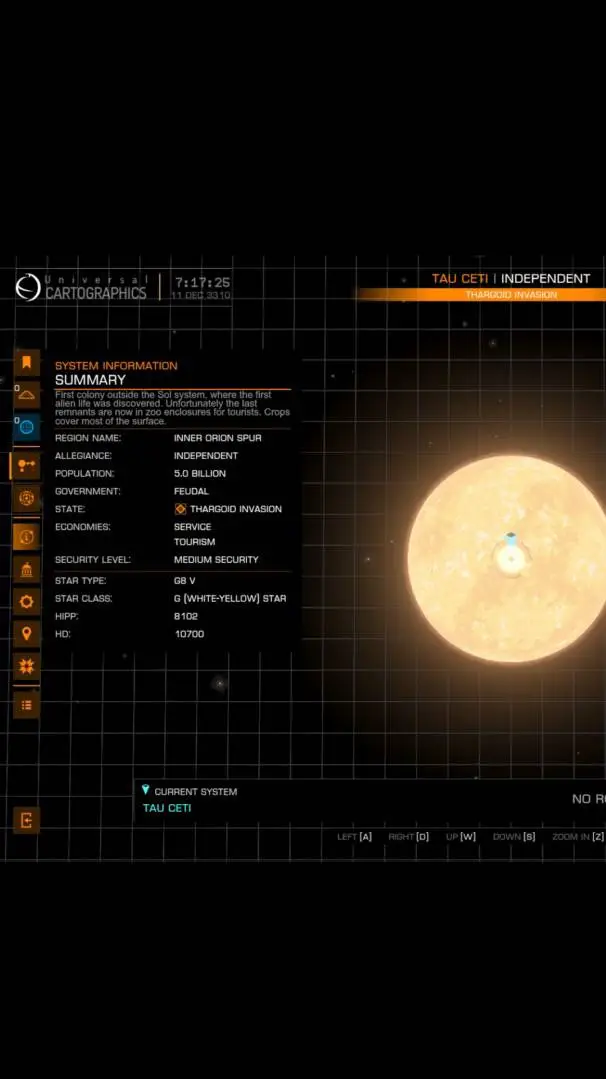Image resolution: width=606 pixels, height=1079 pixels.
Task: Open the factions building icon tab
Action: (x=26, y=569)
